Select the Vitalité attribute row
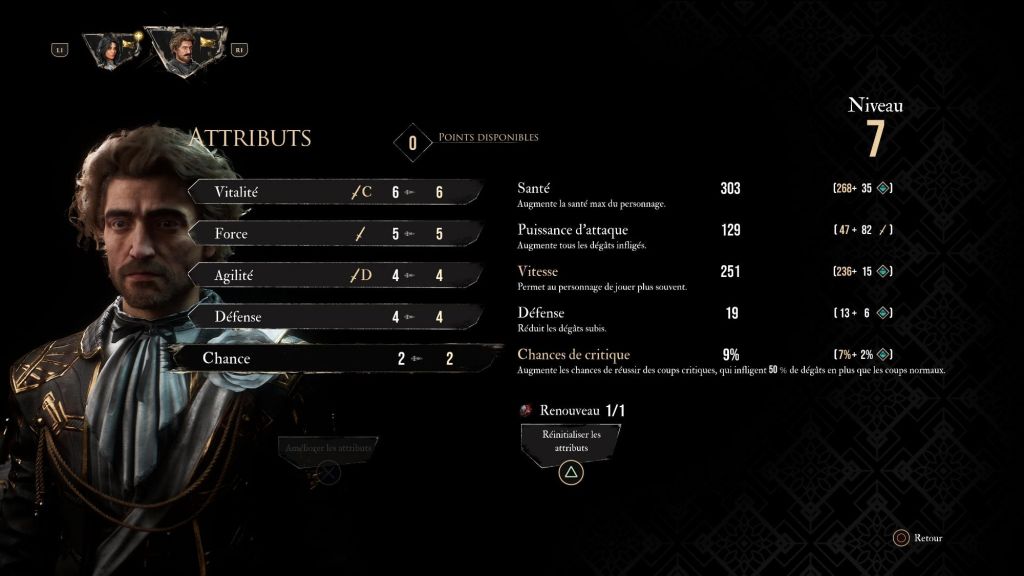 click(x=335, y=192)
